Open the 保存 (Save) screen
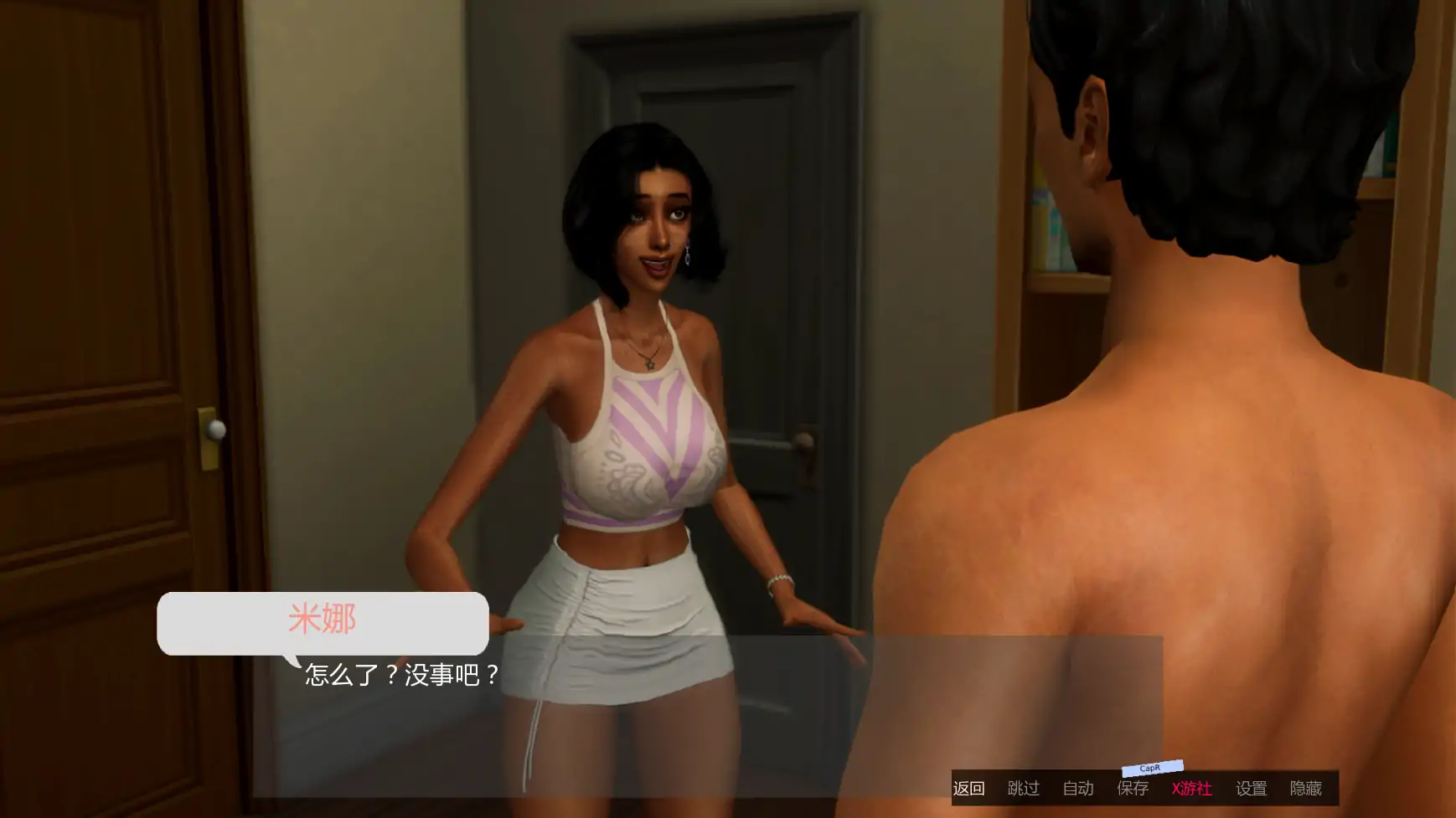The image size is (1456, 818). [1133, 789]
